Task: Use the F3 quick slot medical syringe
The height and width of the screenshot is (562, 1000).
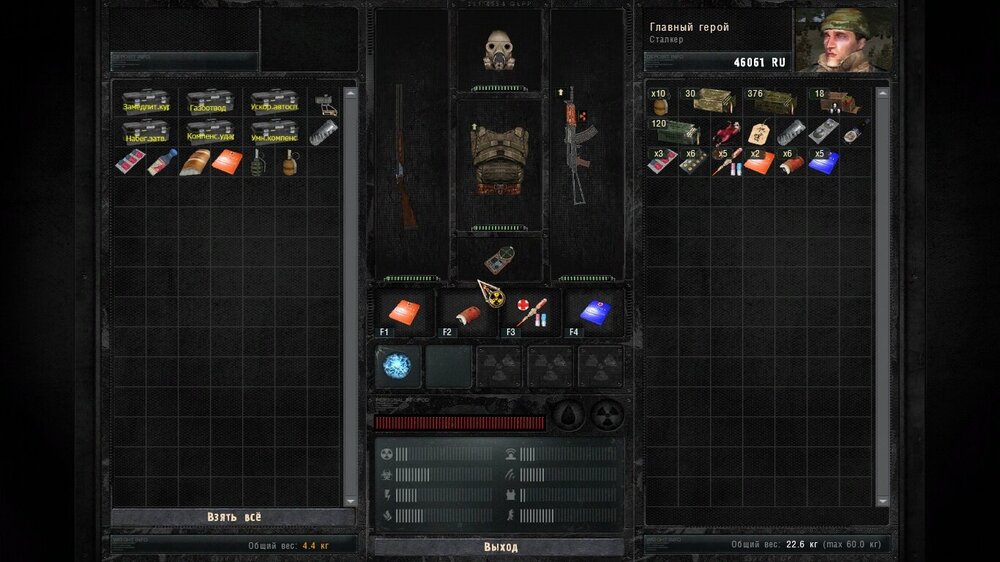Action: [532, 312]
